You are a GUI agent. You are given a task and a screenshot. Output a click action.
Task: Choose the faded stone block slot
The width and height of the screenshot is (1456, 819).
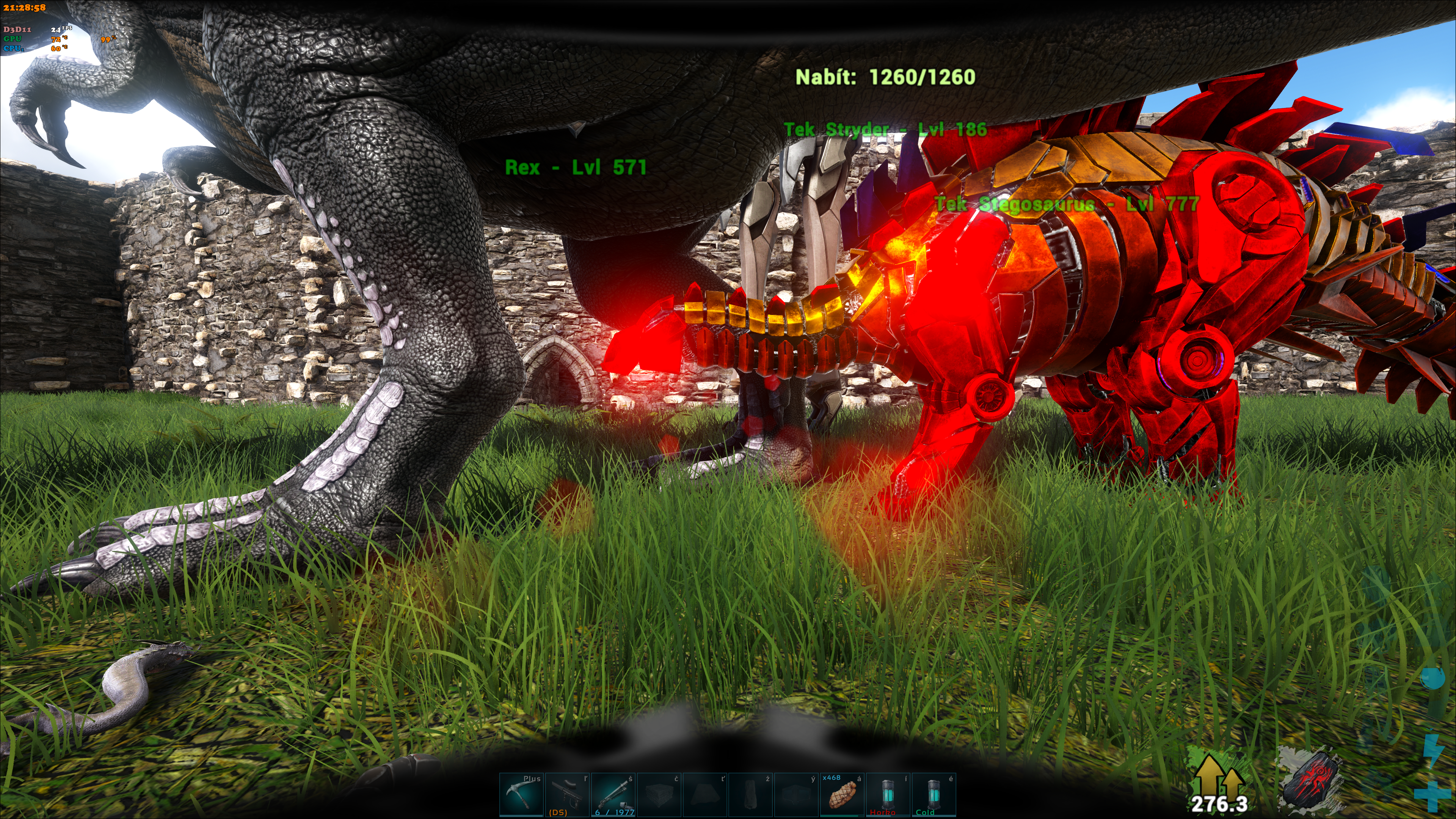[659, 795]
